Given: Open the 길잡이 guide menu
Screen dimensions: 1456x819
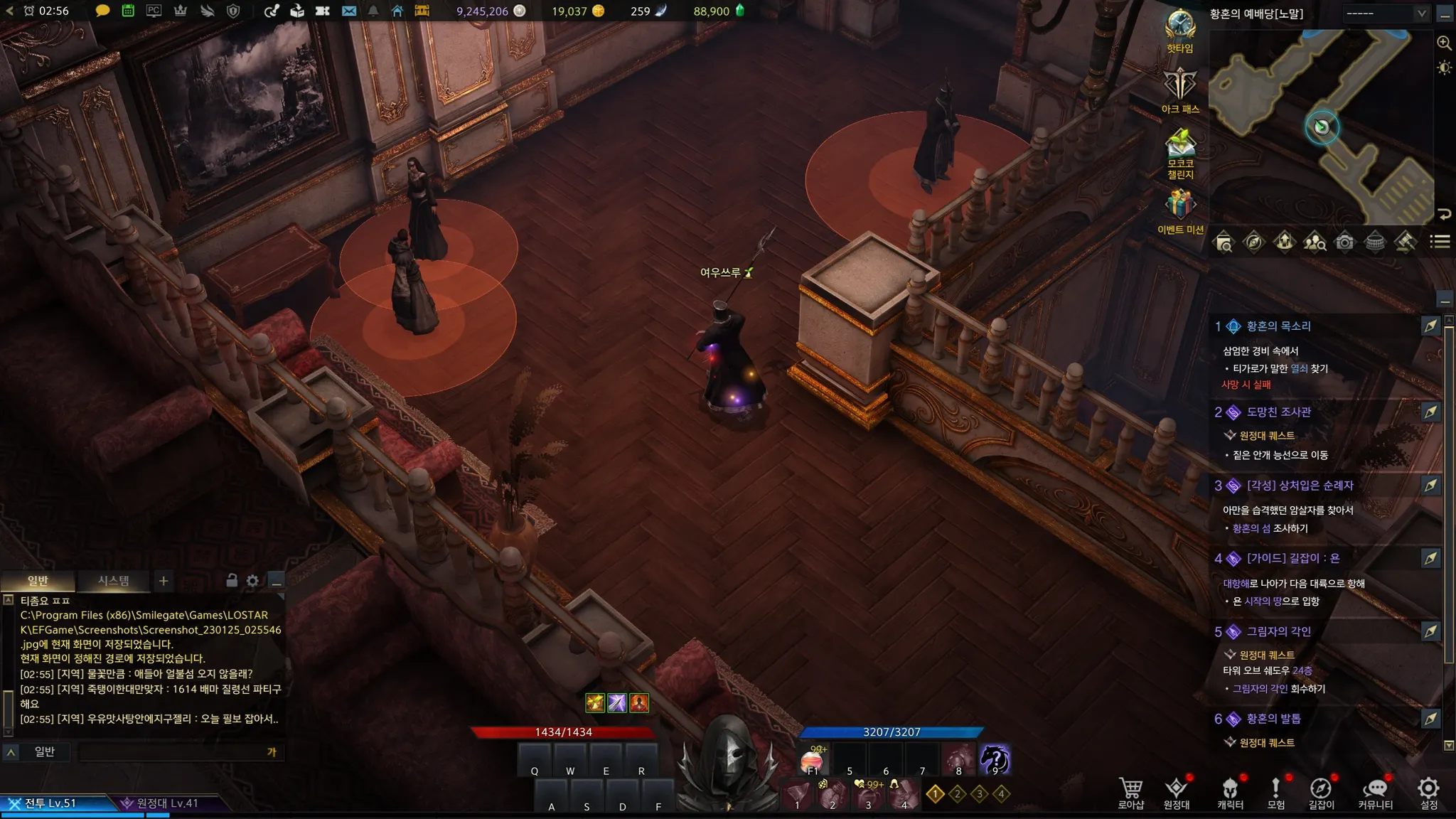Looking at the screenshot, I should pyautogui.click(x=1321, y=791).
